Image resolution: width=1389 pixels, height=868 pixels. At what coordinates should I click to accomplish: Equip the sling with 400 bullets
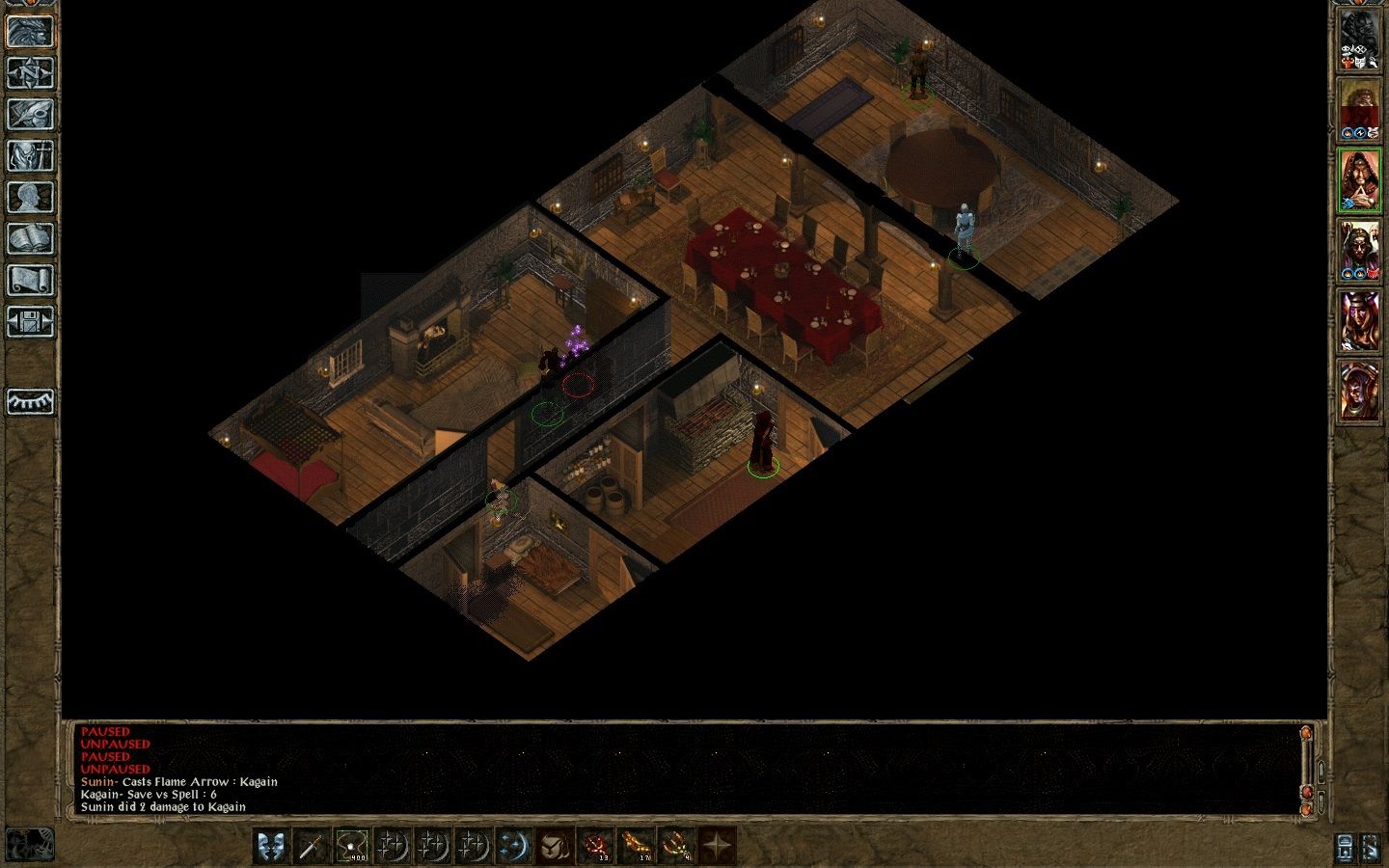[x=352, y=847]
